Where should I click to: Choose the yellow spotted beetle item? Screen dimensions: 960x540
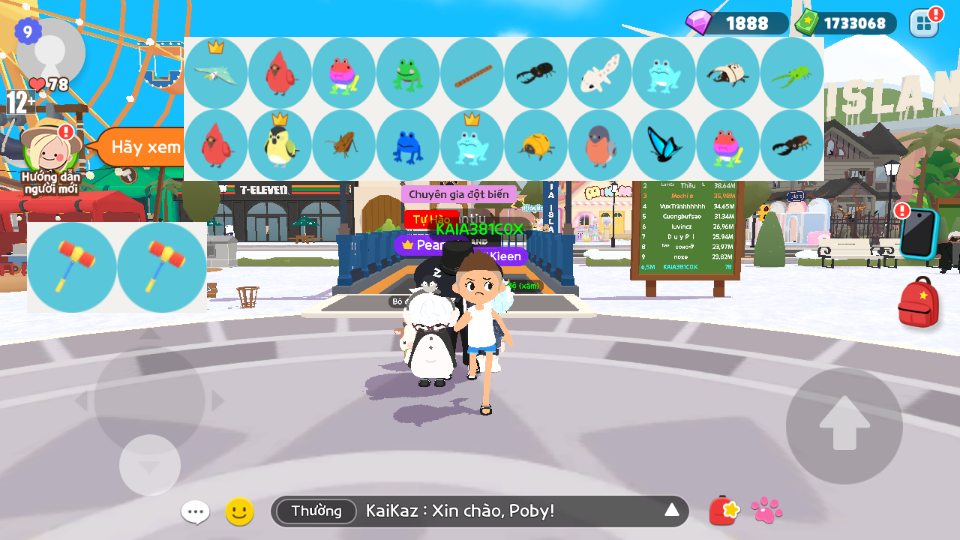536,145
